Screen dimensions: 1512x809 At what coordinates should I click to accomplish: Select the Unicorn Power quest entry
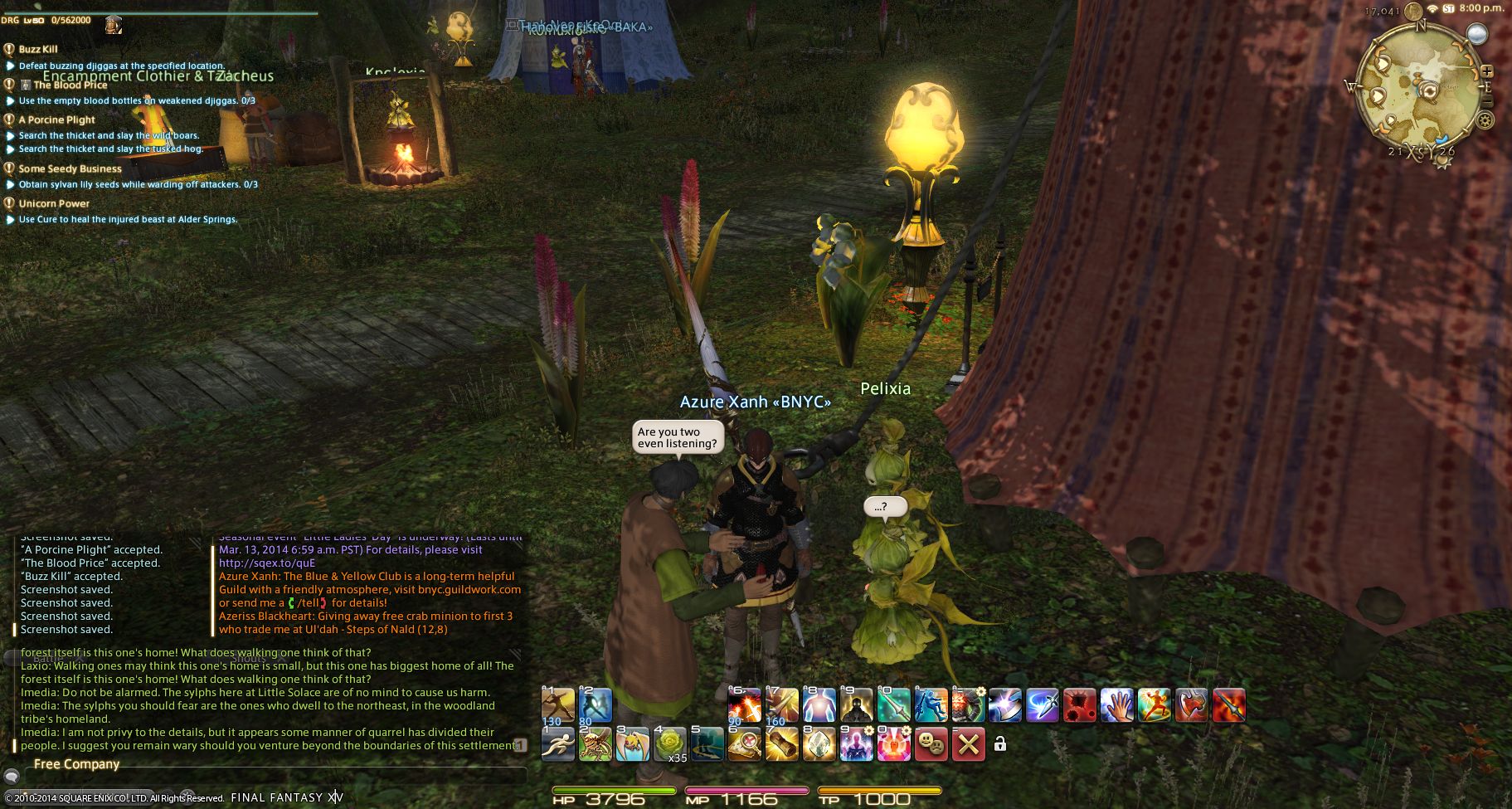54,203
